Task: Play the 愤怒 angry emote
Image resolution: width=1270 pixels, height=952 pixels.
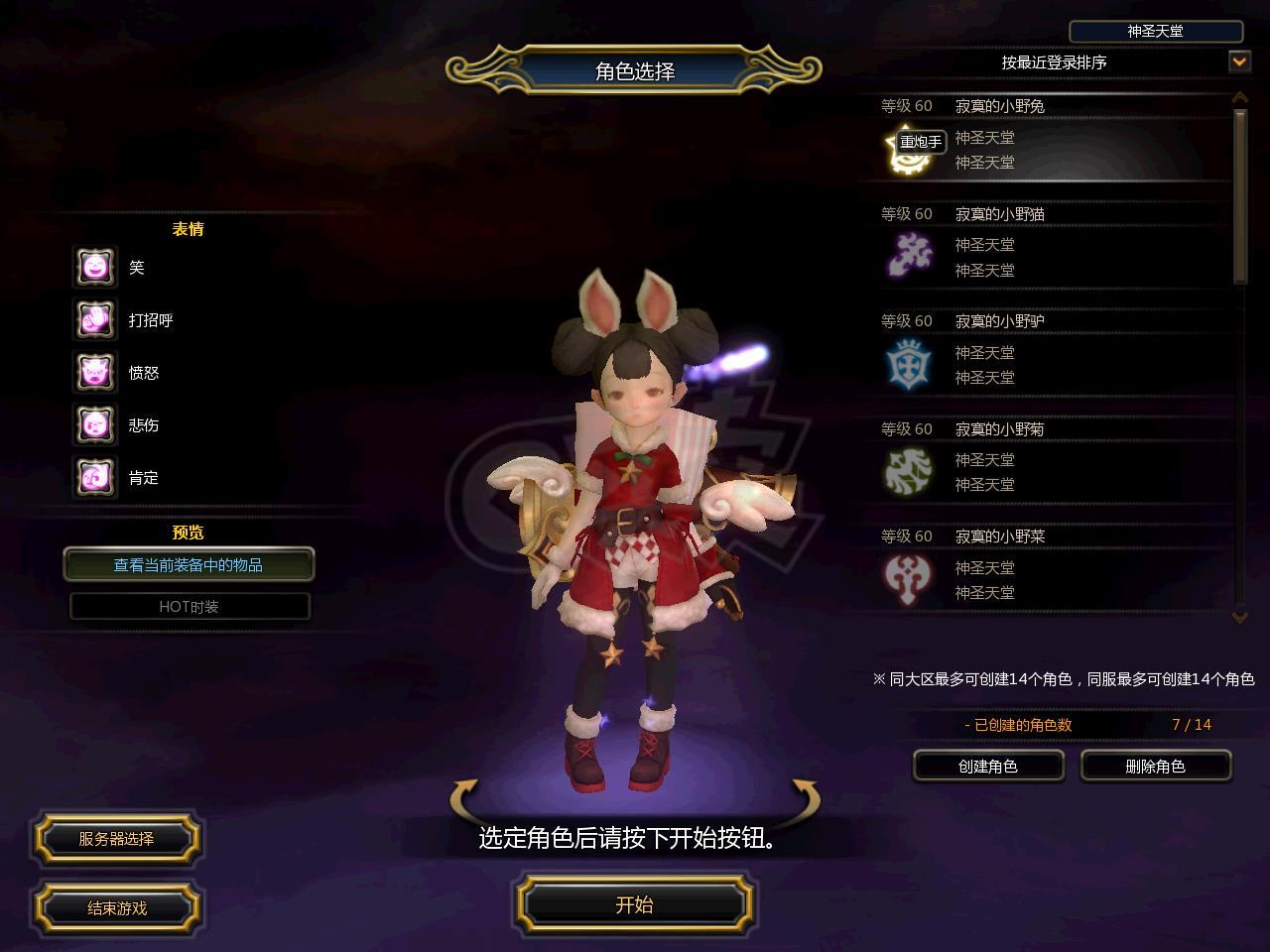Action: pyautogui.click(x=95, y=372)
